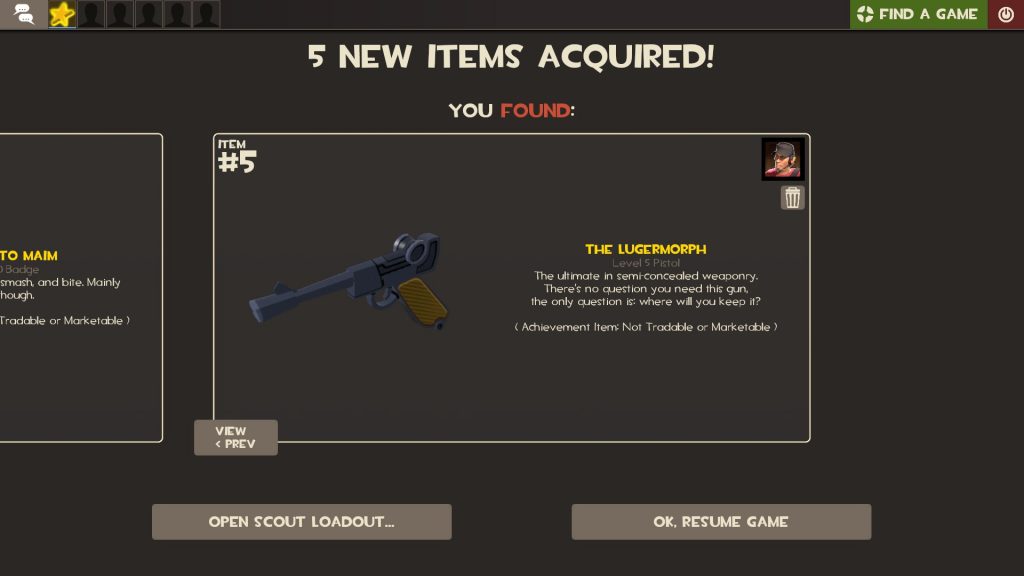Choose OK, Resume Game
Screen dimensions: 1024x576
pos(721,522)
